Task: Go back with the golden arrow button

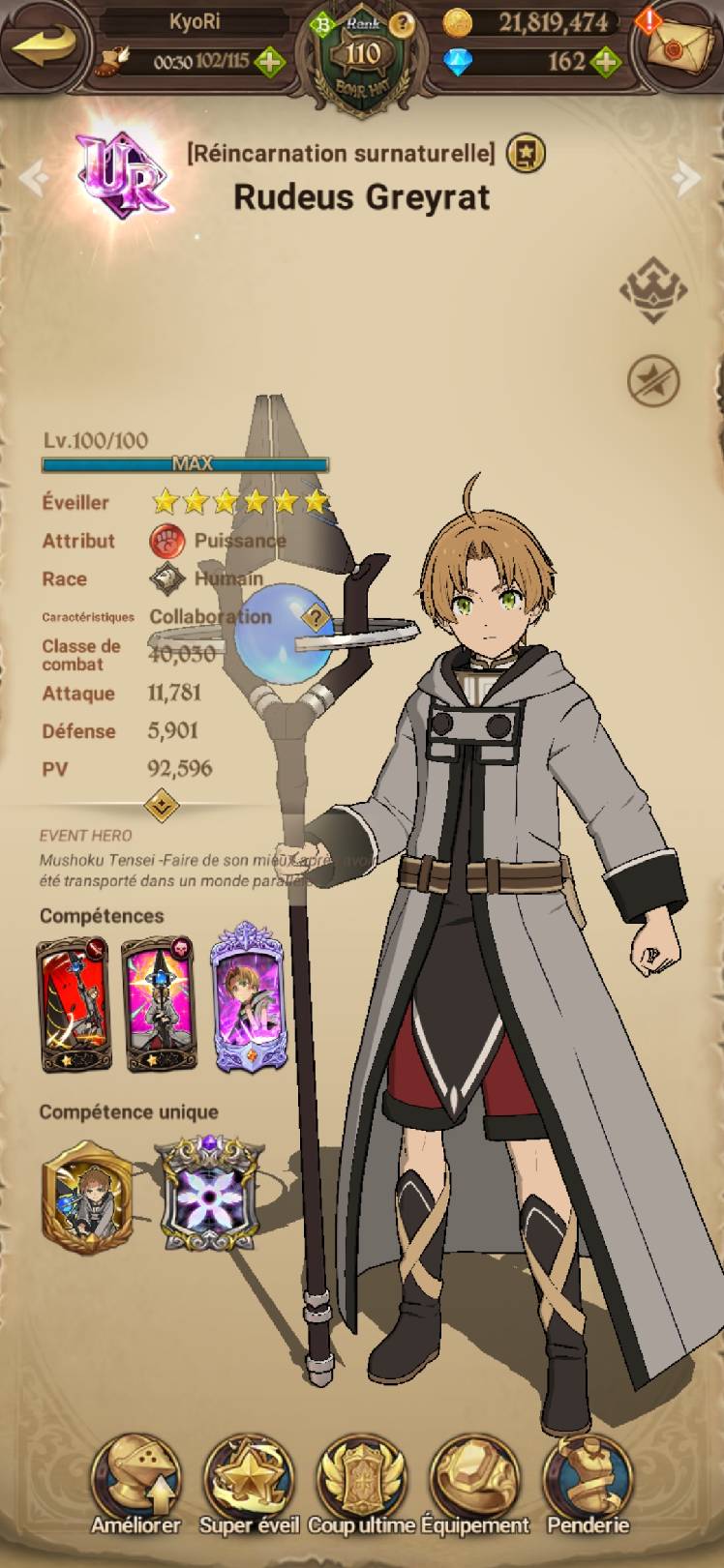Action: click(44, 44)
